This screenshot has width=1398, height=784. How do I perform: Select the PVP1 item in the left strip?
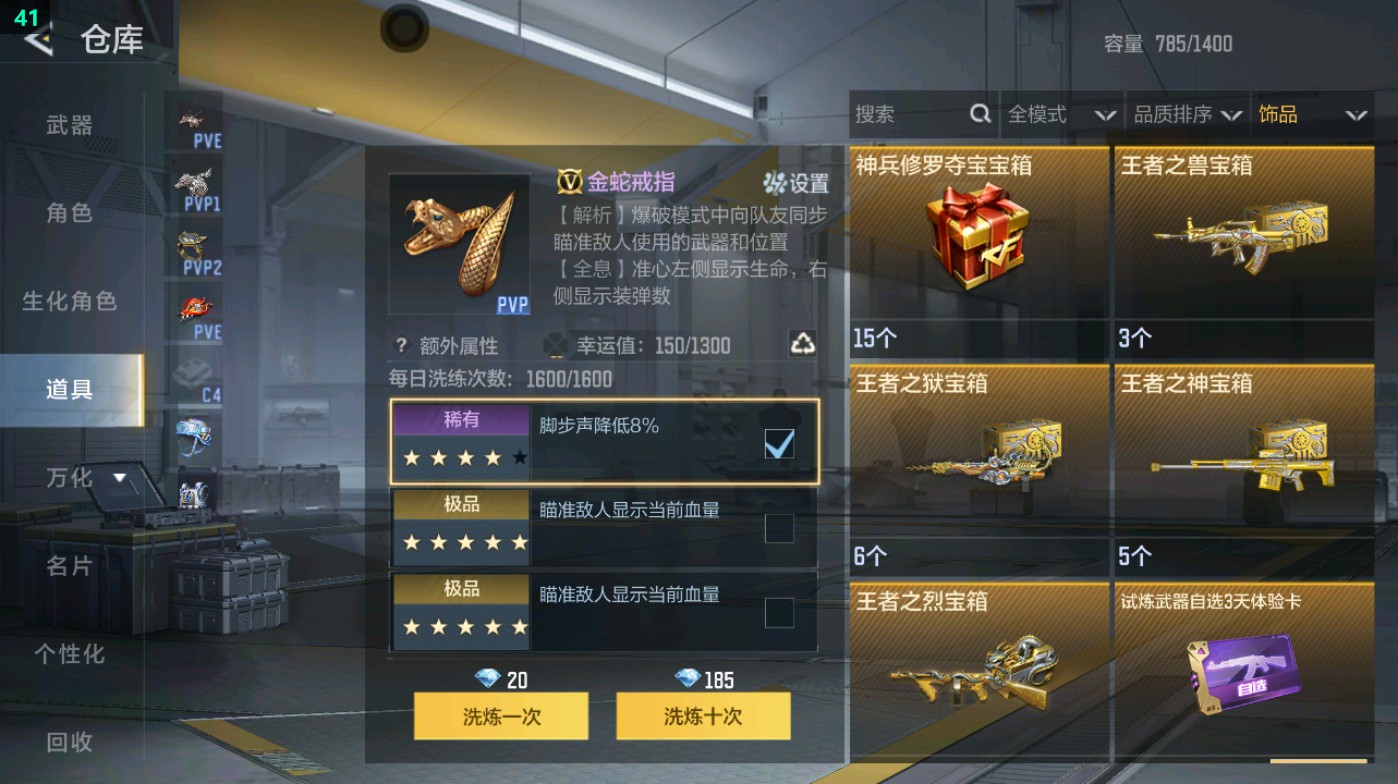(196, 185)
